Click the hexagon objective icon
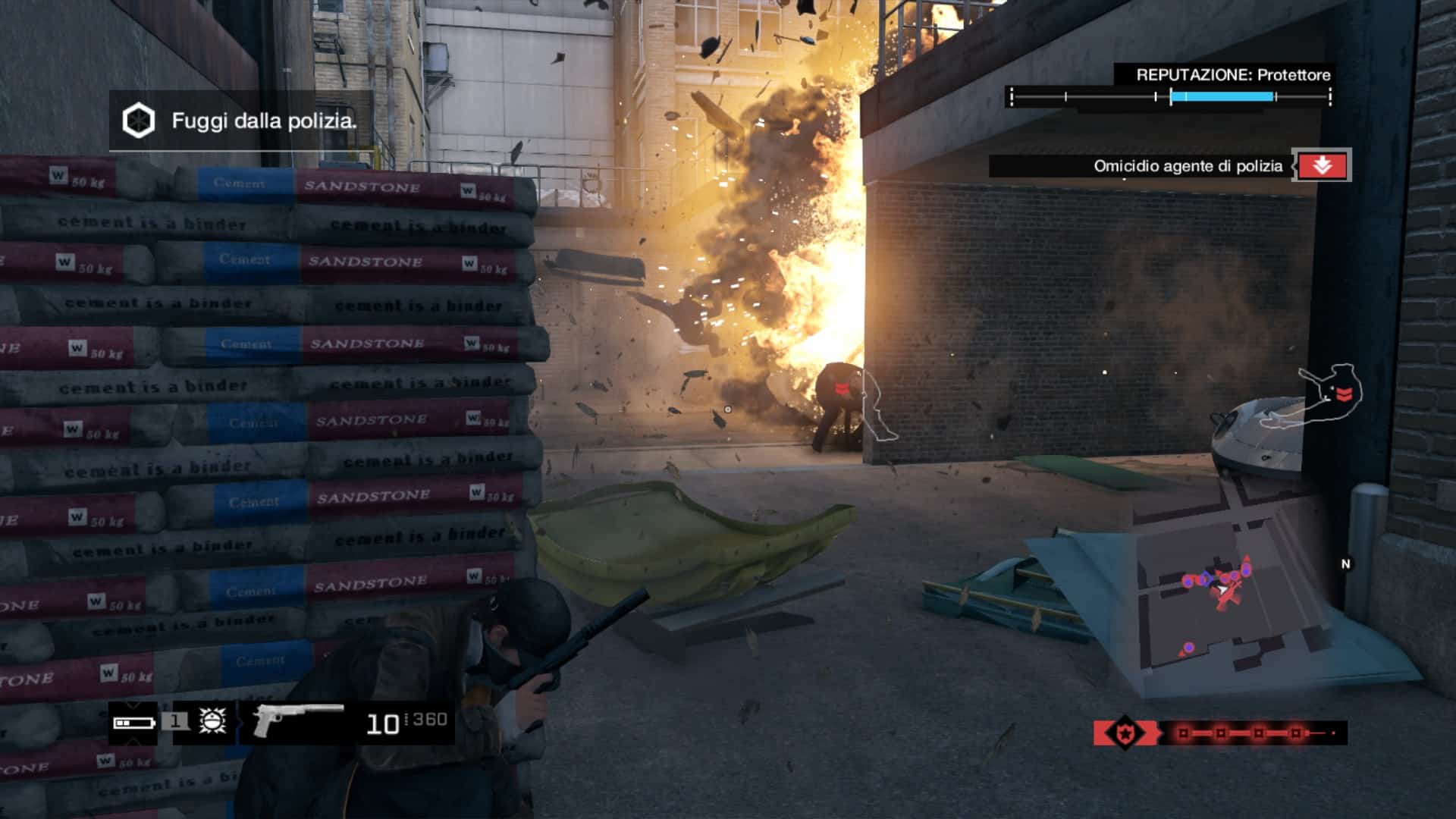The height and width of the screenshot is (819, 1456). pos(139,121)
